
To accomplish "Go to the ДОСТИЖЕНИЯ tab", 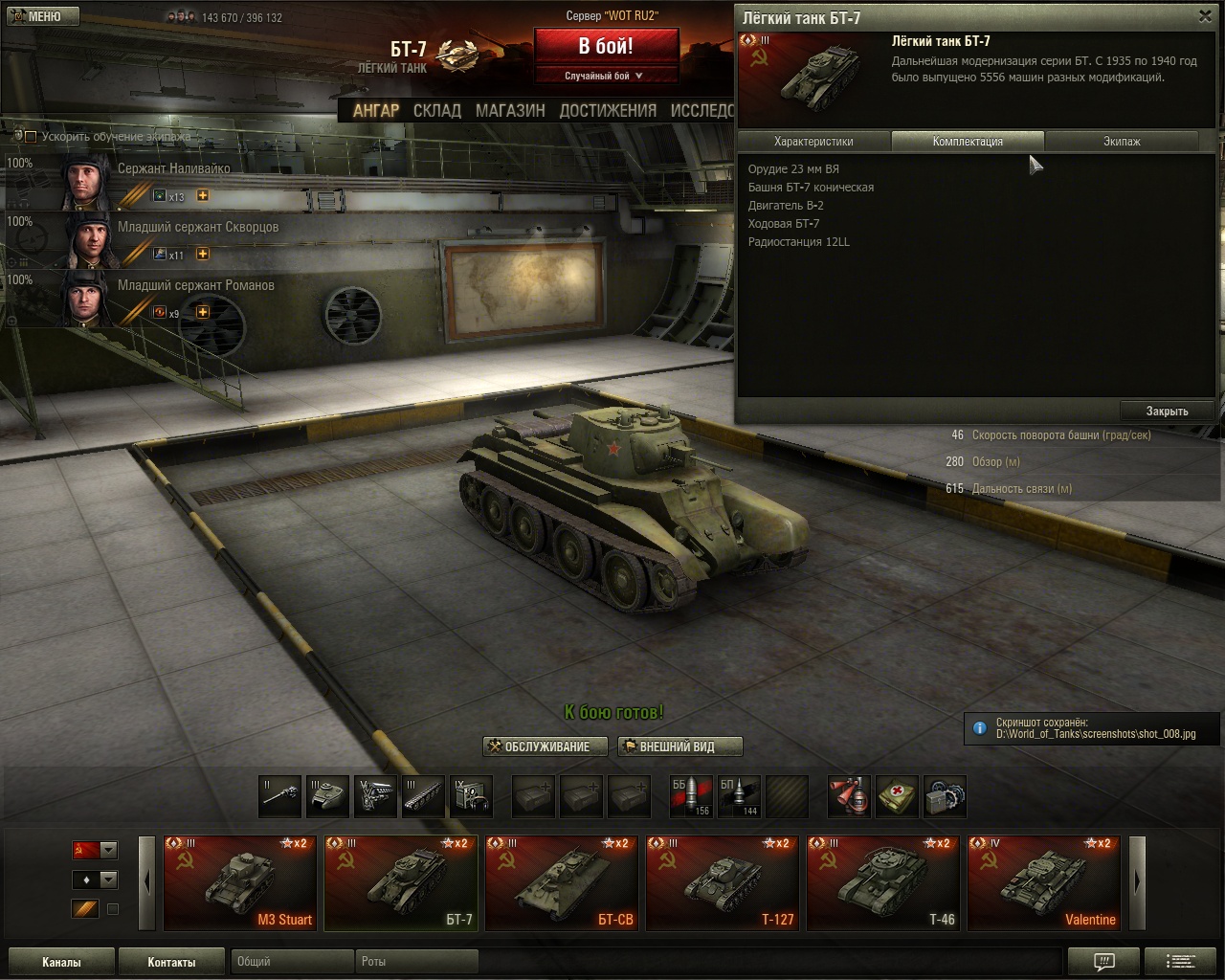I will click(x=608, y=111).
